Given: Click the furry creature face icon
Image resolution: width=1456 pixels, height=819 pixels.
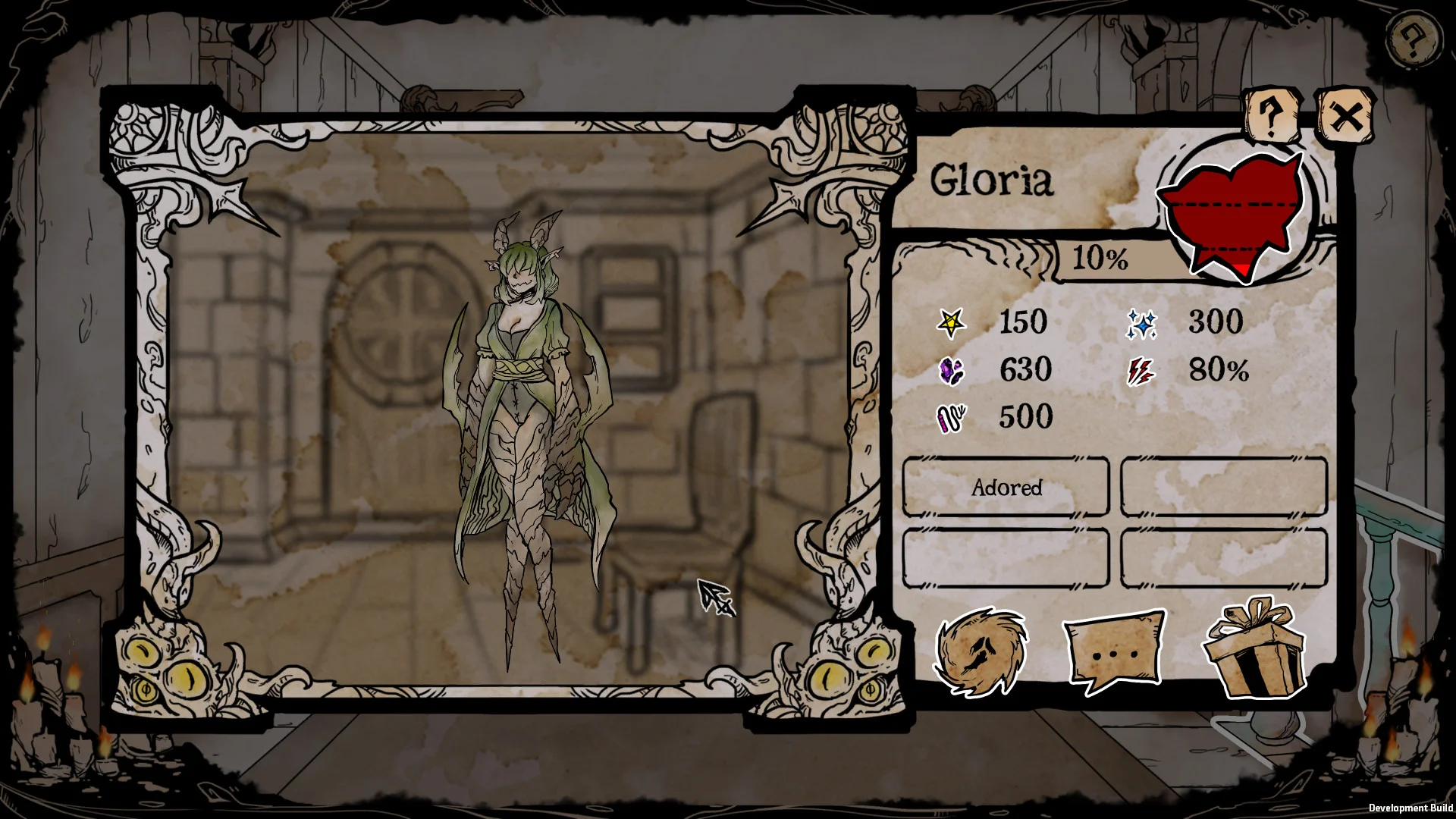Looking at the screenshot, I should (981, 651).
